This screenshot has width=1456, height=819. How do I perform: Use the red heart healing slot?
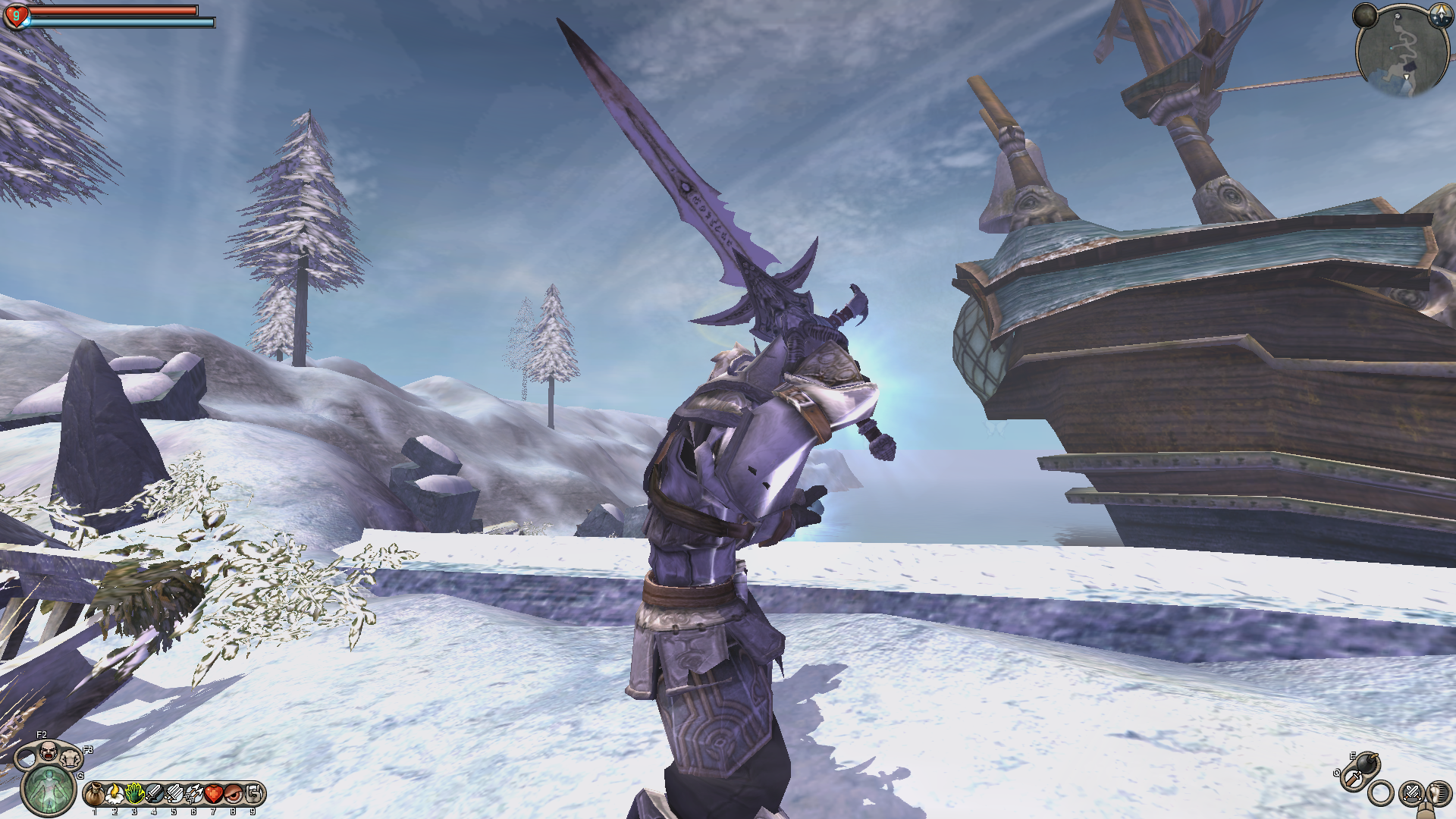point(213,794)
